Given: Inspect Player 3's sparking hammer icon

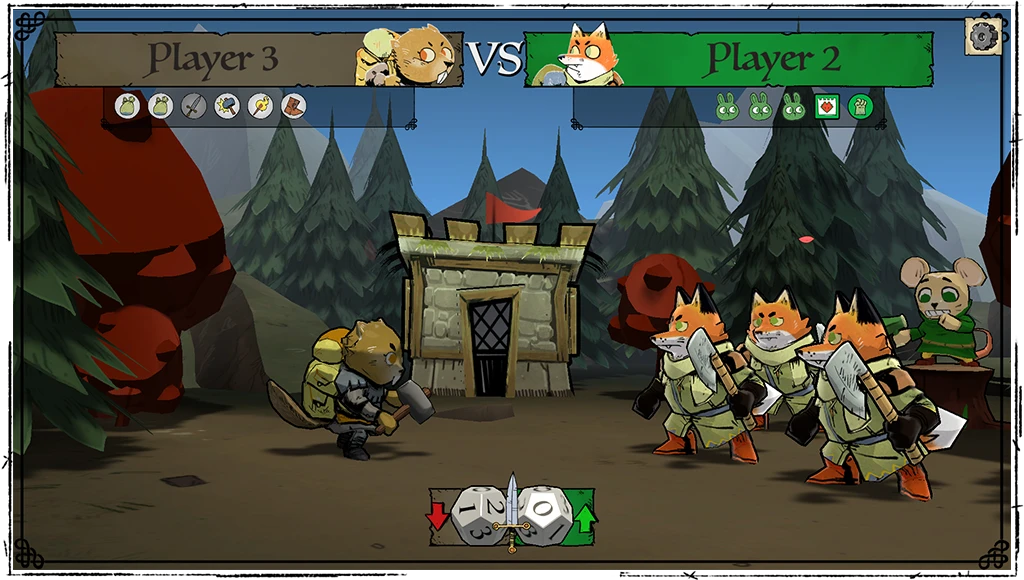Looking at the screenshot, I should [227, 106].
